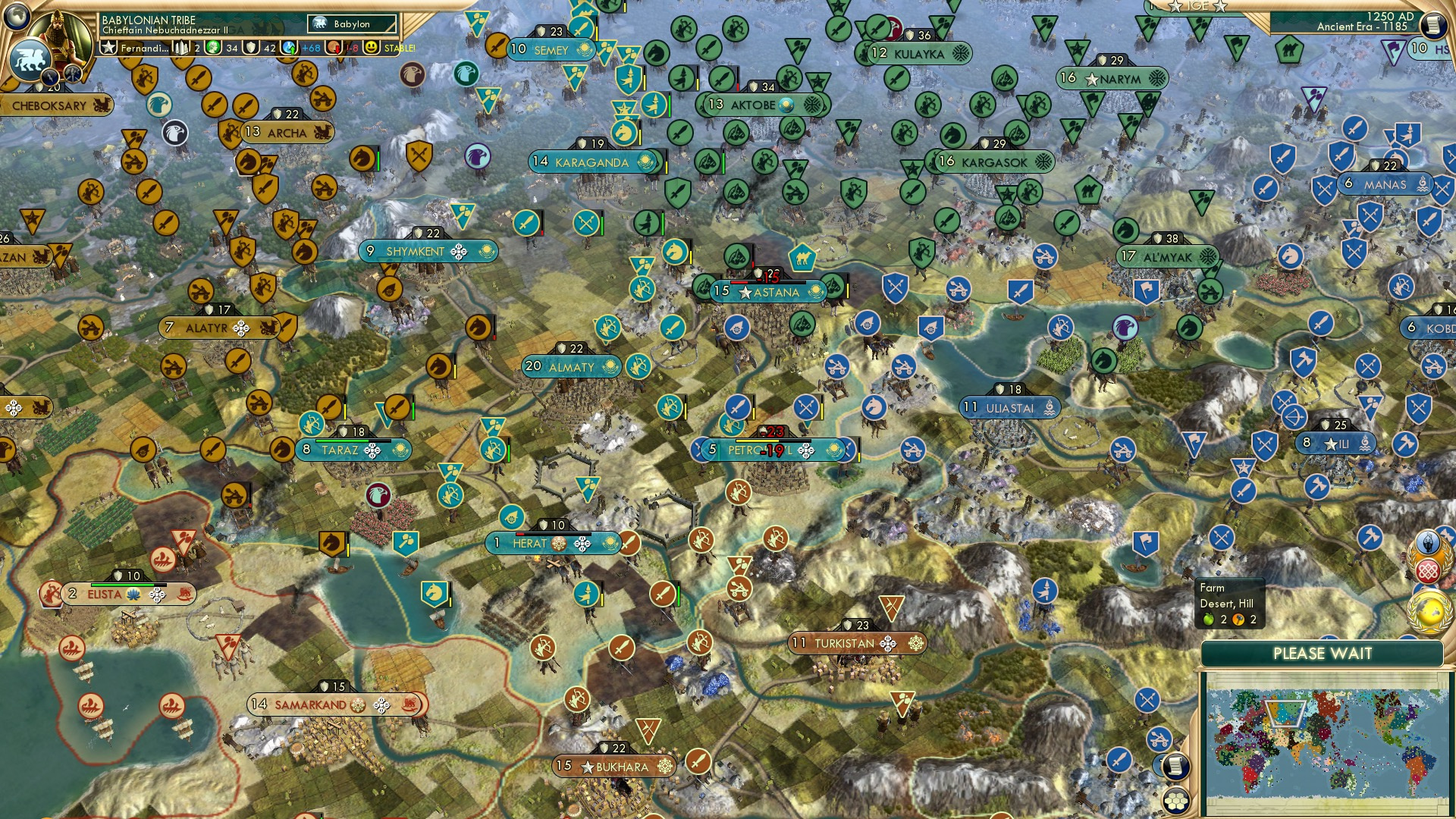Open the notifications scroll icon top right

point(1432,25)
